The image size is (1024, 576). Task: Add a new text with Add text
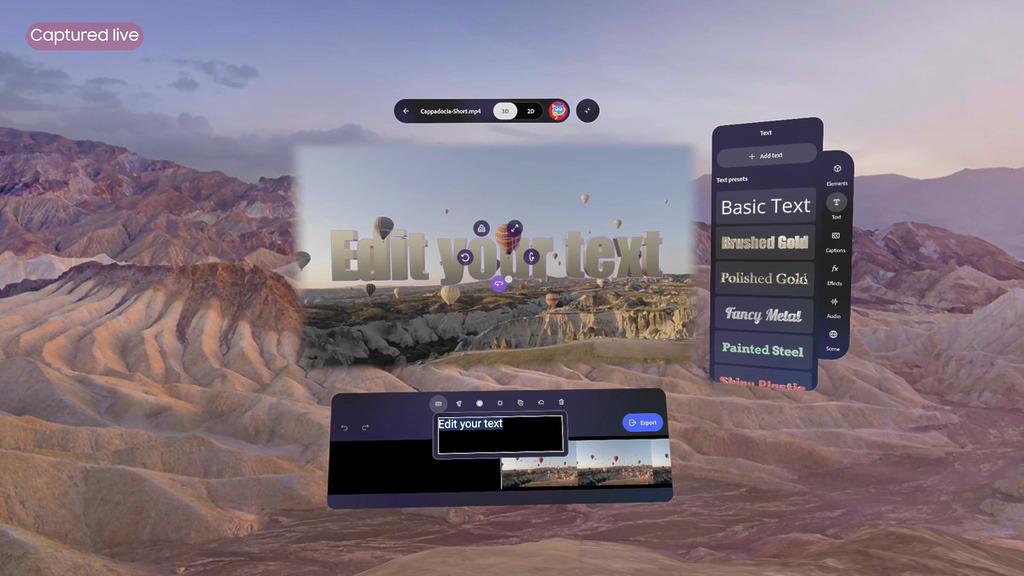[766, 156]
